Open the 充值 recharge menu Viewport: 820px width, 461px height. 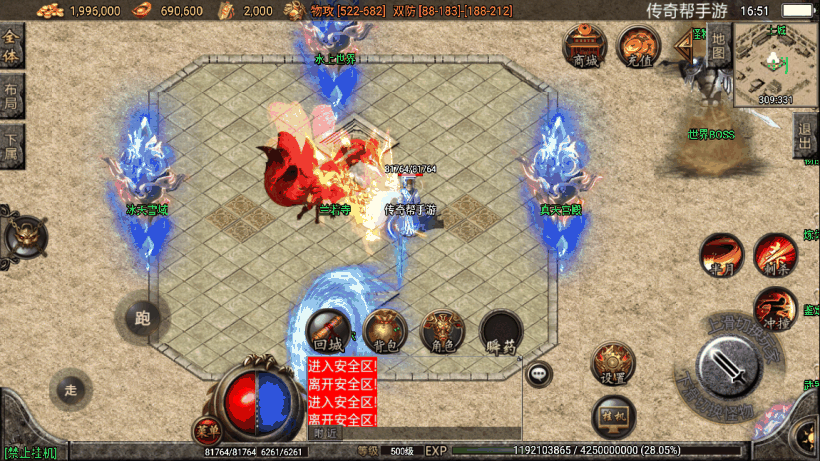[639, 46]
